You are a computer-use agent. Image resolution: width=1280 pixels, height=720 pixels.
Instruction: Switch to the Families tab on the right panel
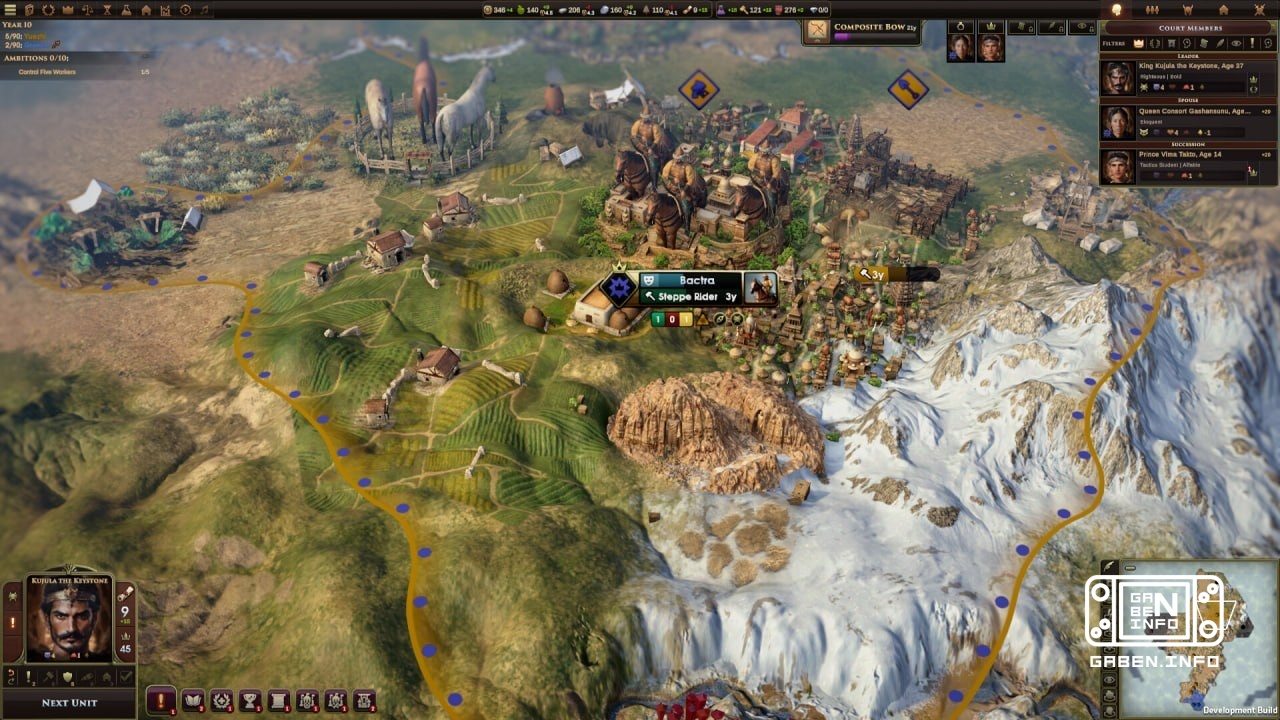pos(1152,10)
